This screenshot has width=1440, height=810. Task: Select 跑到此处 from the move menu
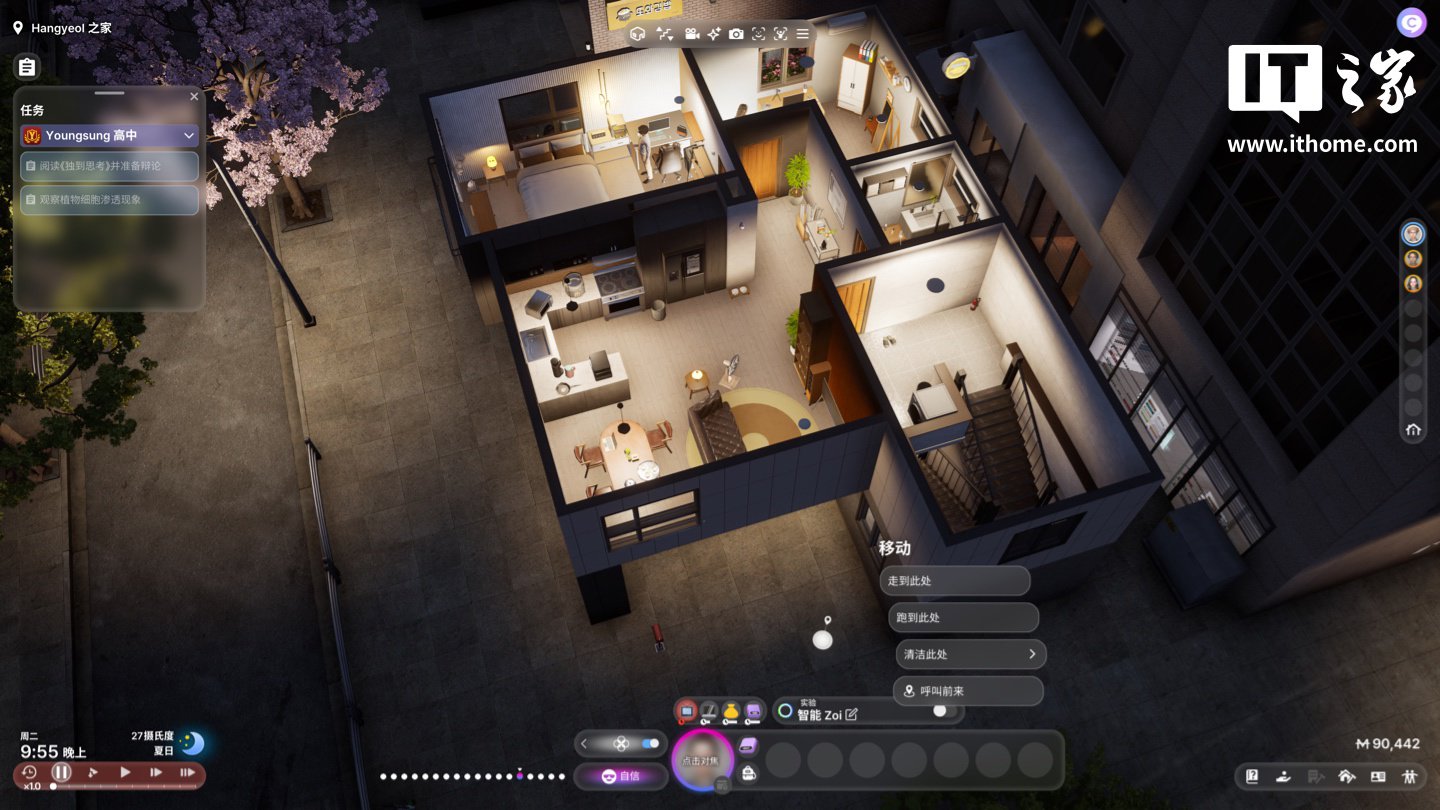coord(963,618)
